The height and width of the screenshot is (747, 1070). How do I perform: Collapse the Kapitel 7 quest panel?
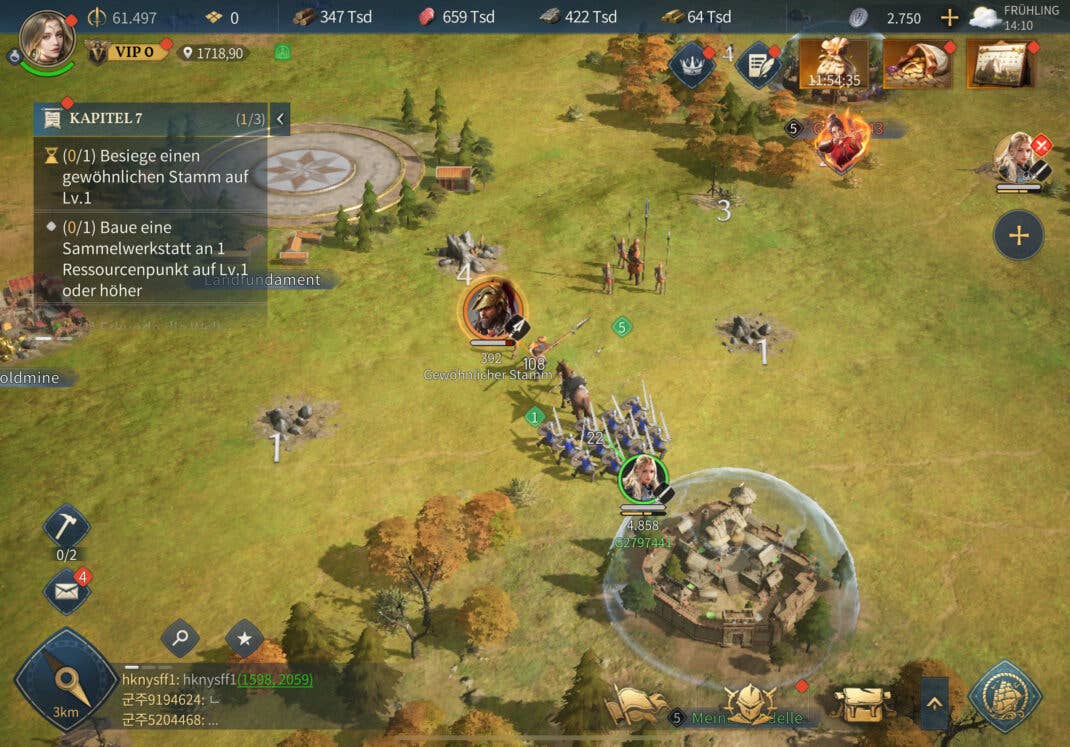(280, 119)
